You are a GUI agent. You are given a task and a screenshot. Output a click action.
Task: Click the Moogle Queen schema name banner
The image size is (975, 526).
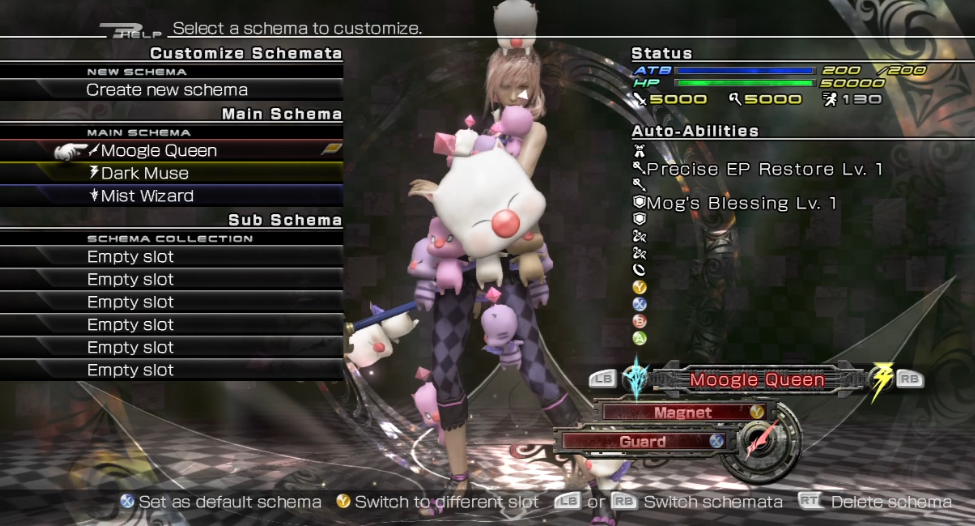point(757,380)
